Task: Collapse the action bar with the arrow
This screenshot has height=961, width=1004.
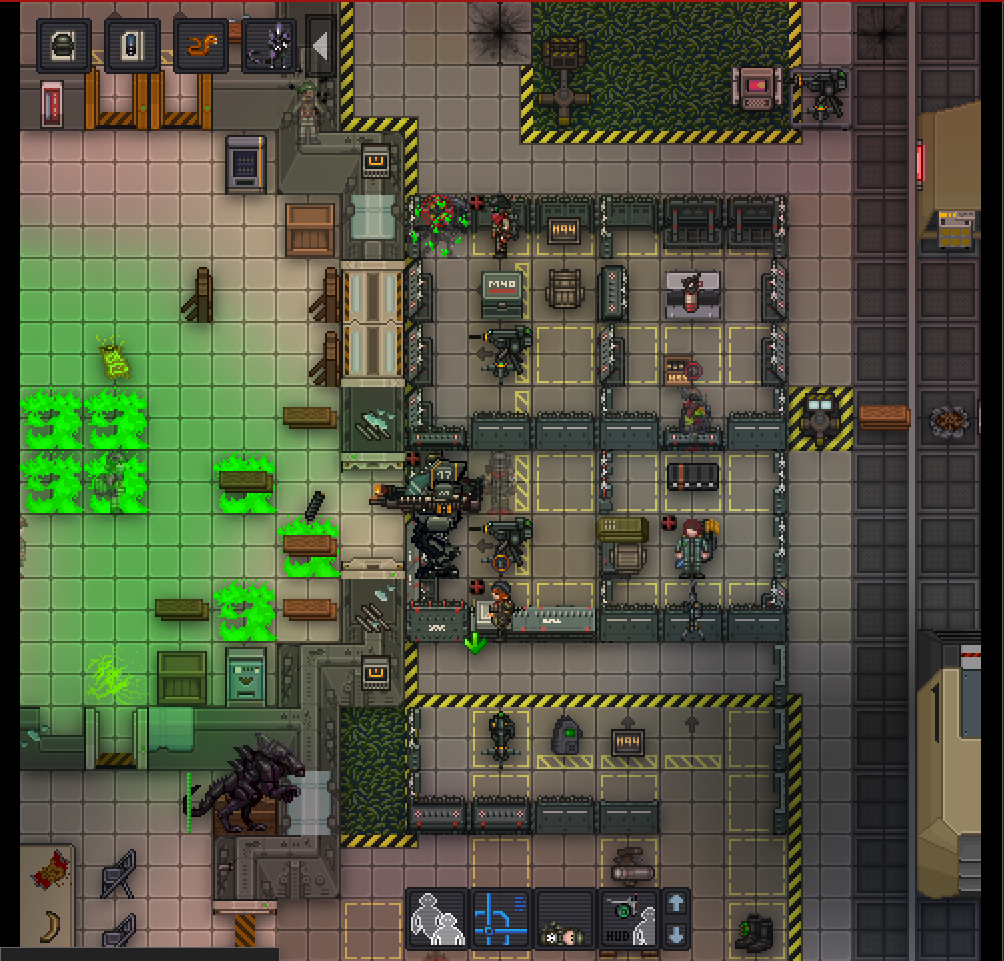Action: coord(320,46)
